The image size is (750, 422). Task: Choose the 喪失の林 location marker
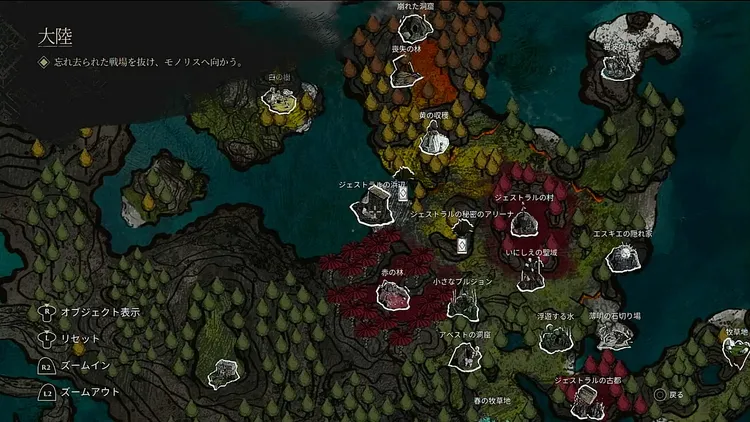[x=406, y=72]
